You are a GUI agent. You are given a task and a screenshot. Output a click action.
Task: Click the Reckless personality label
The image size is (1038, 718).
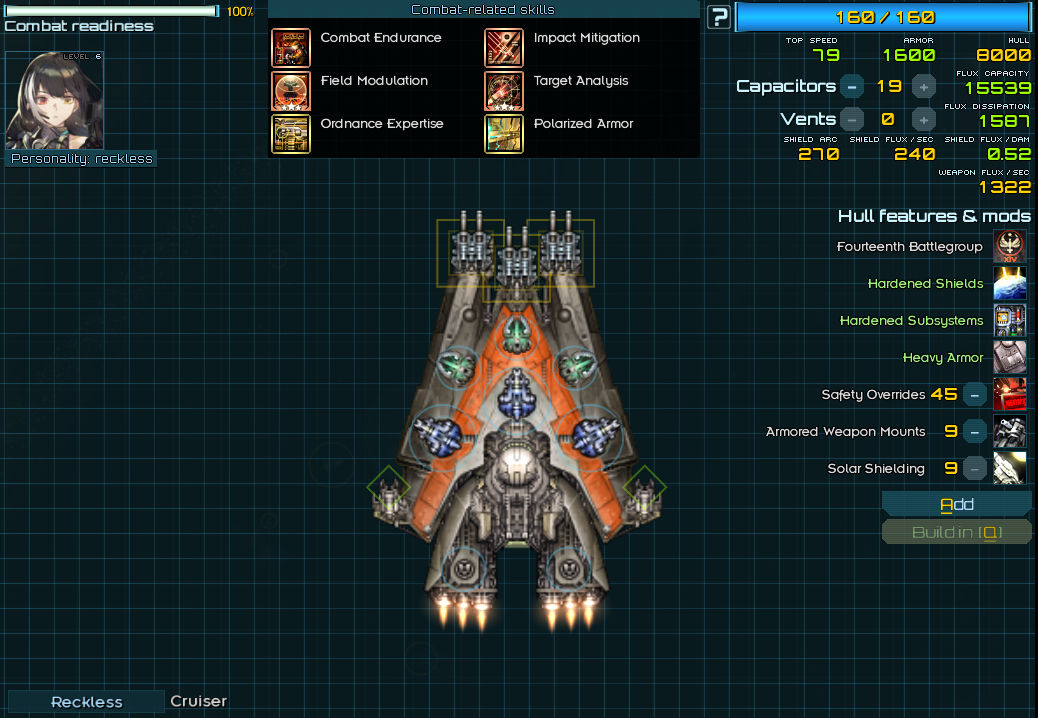tap(87, 702)
